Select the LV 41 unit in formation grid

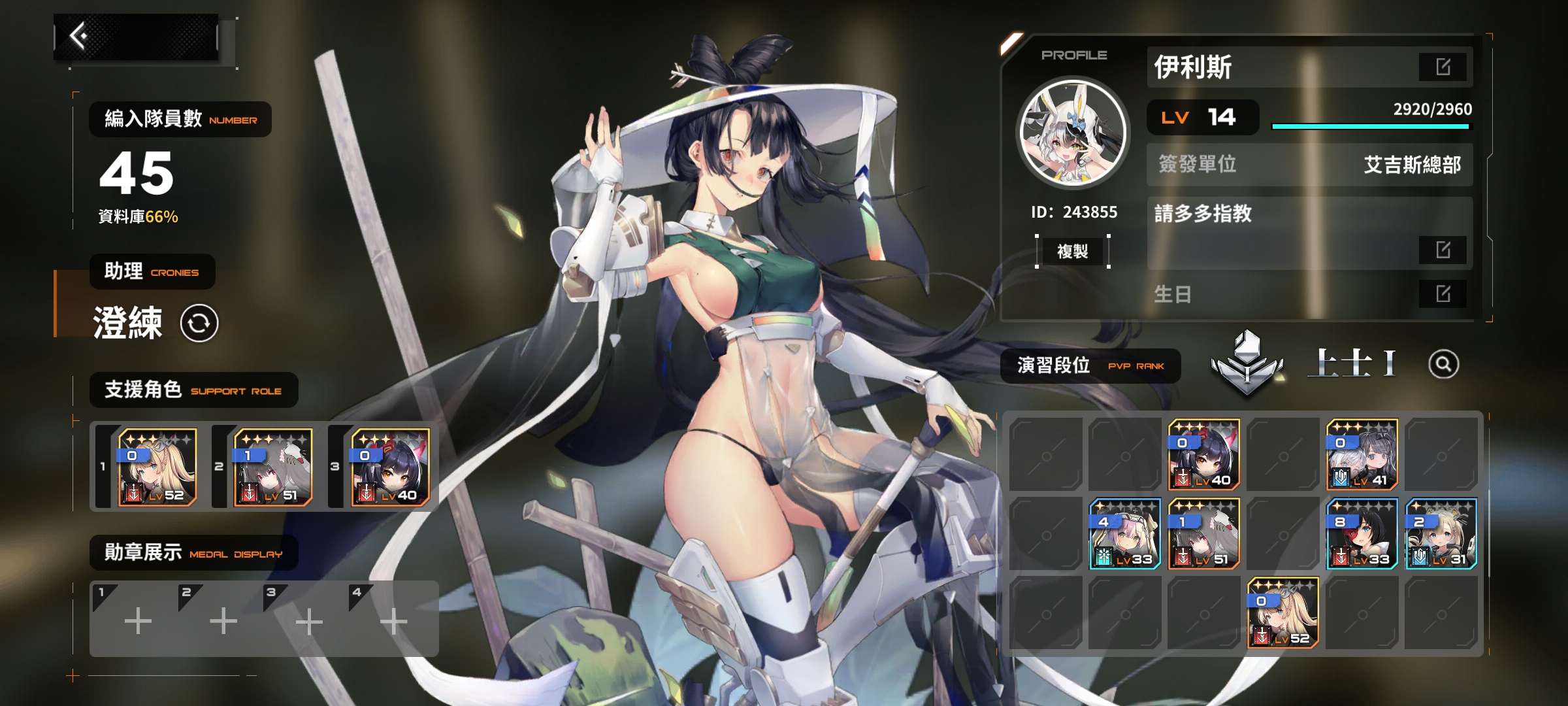pyautogui.click(x=1362, y=455)
